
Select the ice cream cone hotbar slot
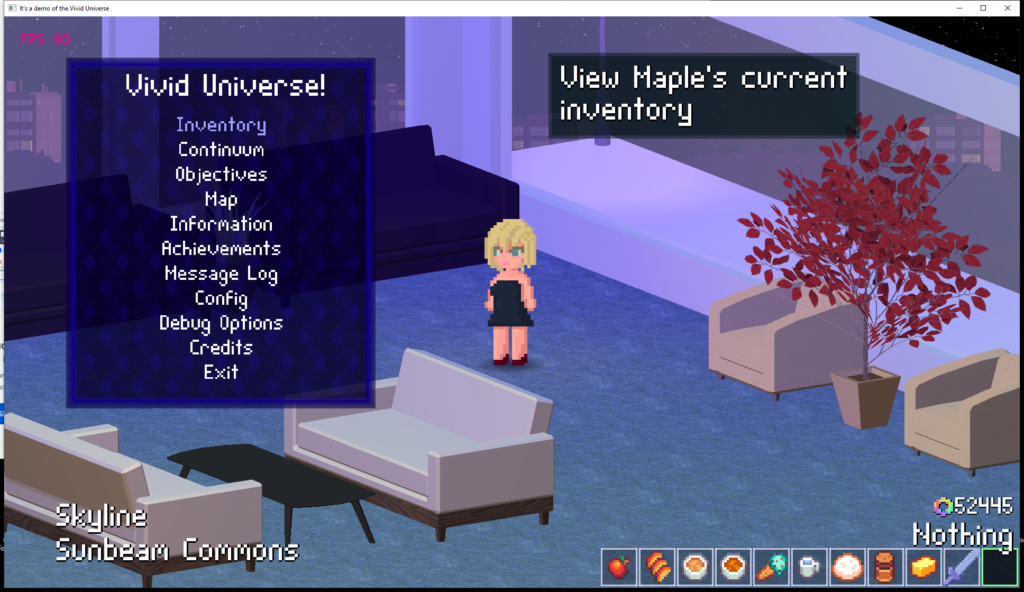click(x=770, y=567)
